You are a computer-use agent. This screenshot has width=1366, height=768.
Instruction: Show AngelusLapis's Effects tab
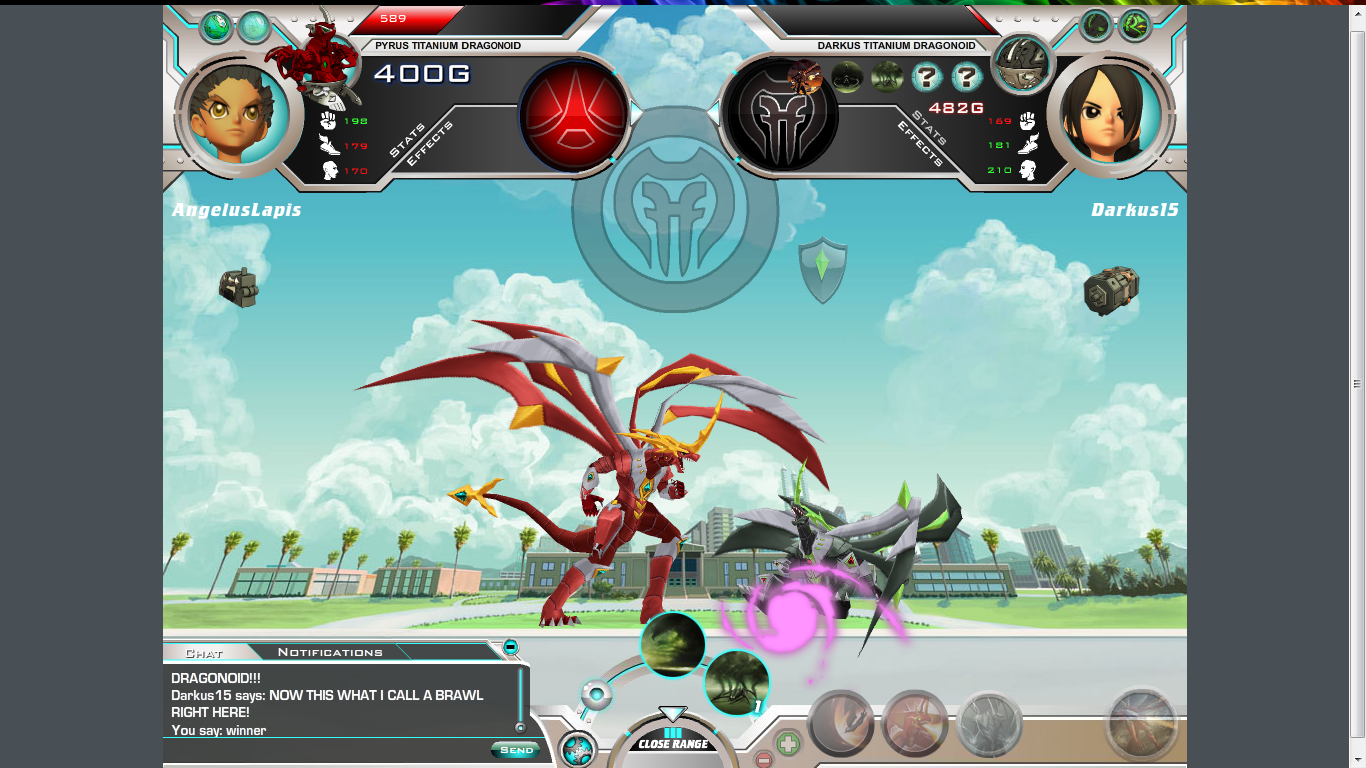430,145
